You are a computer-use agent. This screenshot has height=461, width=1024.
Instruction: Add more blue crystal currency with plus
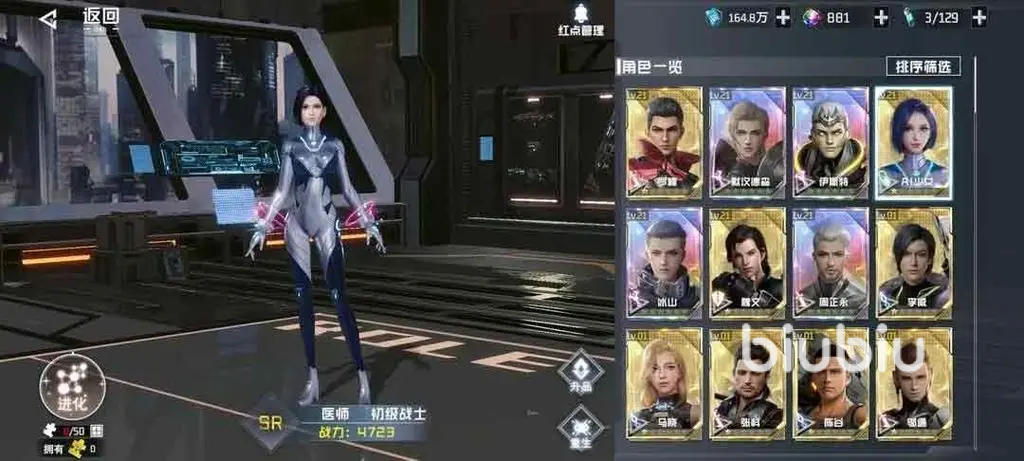(783, 17)
